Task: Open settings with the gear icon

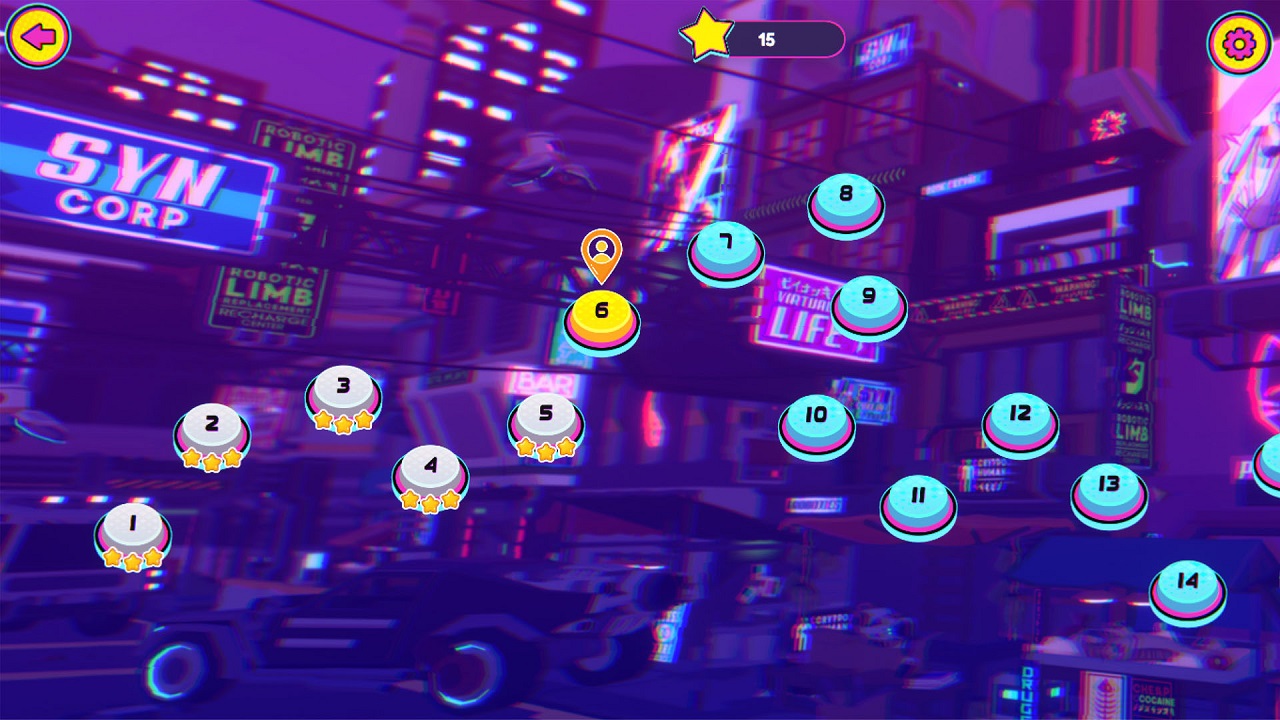Action: pyautogui.click(x=1239, y=43)
